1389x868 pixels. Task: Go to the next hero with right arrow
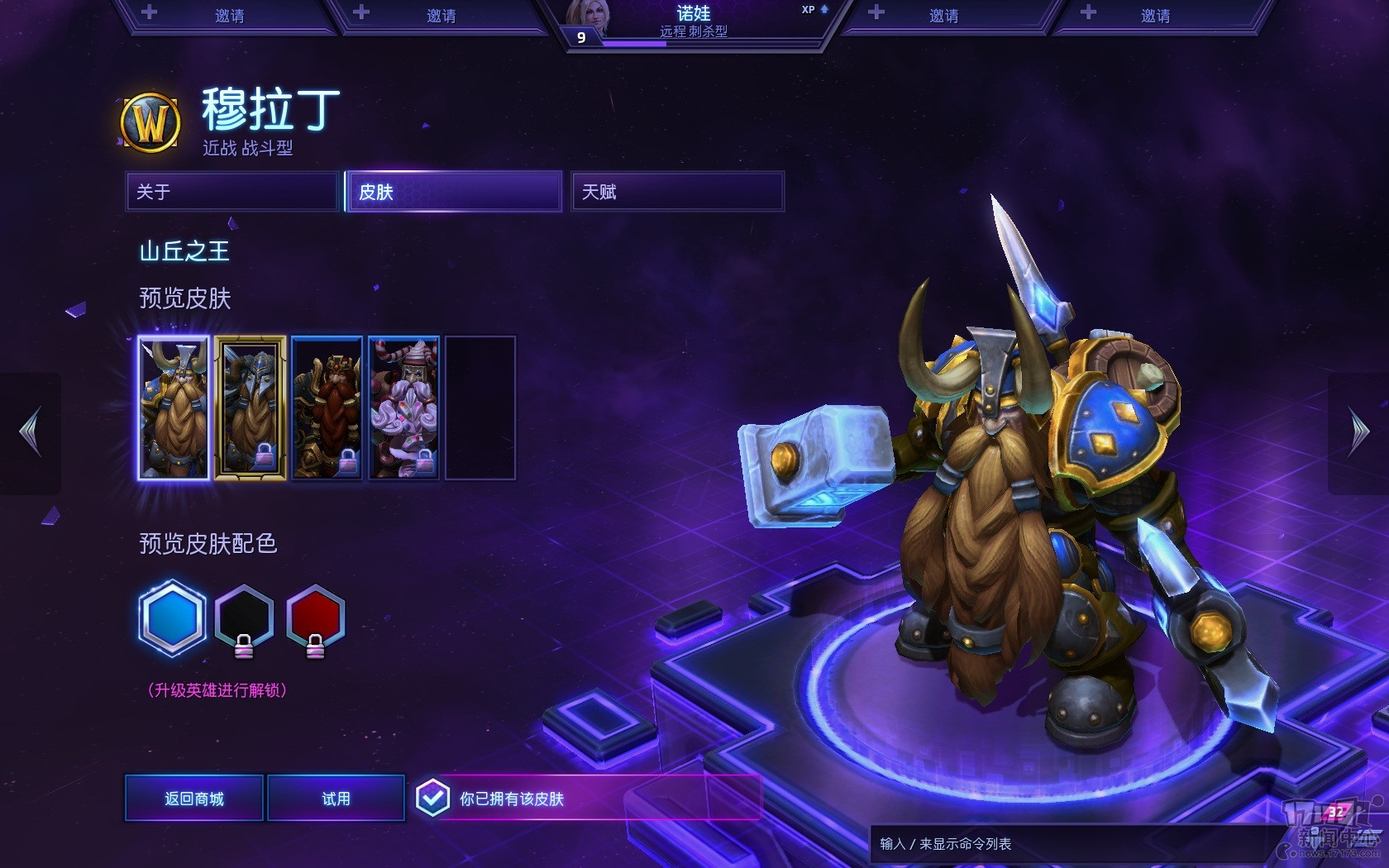coord(1358,432)
